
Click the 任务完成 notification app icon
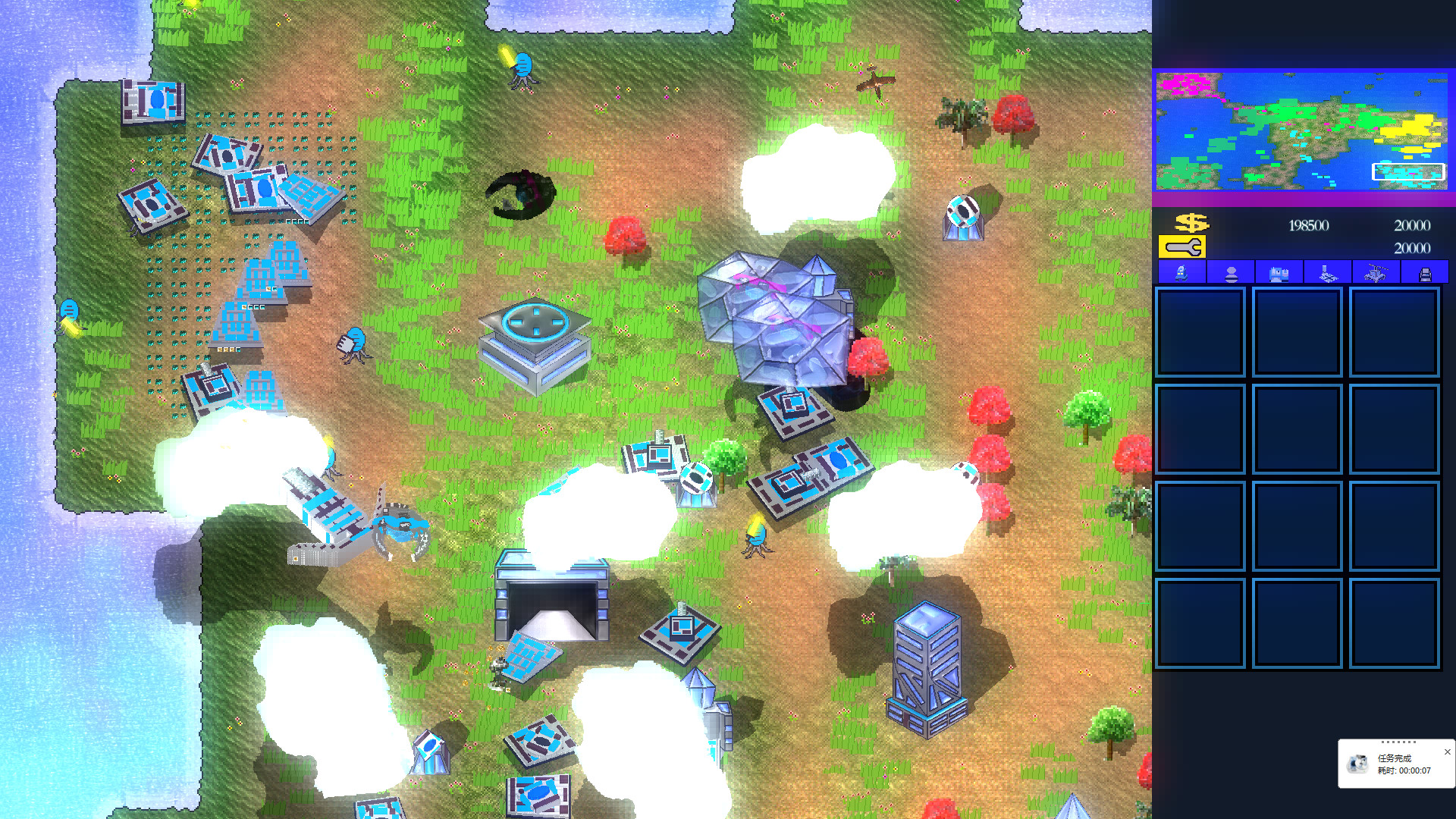[x=1357, y=762]
